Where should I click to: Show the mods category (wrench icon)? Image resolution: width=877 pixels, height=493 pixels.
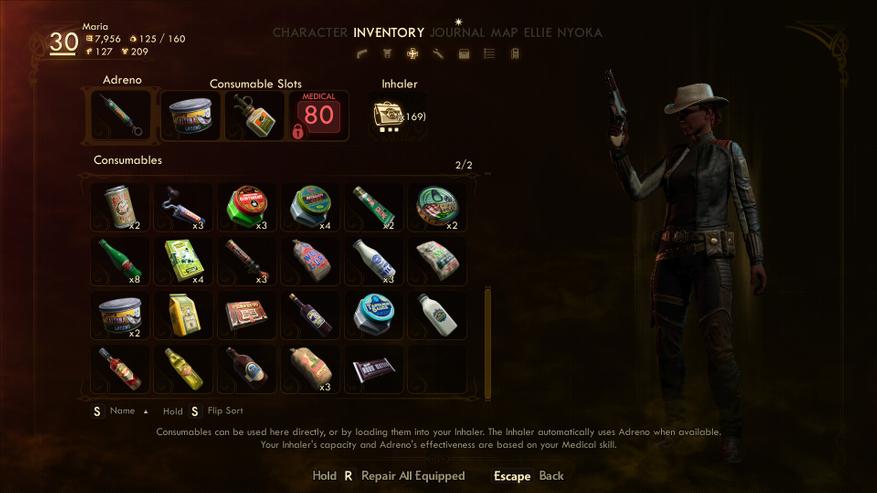438,54
